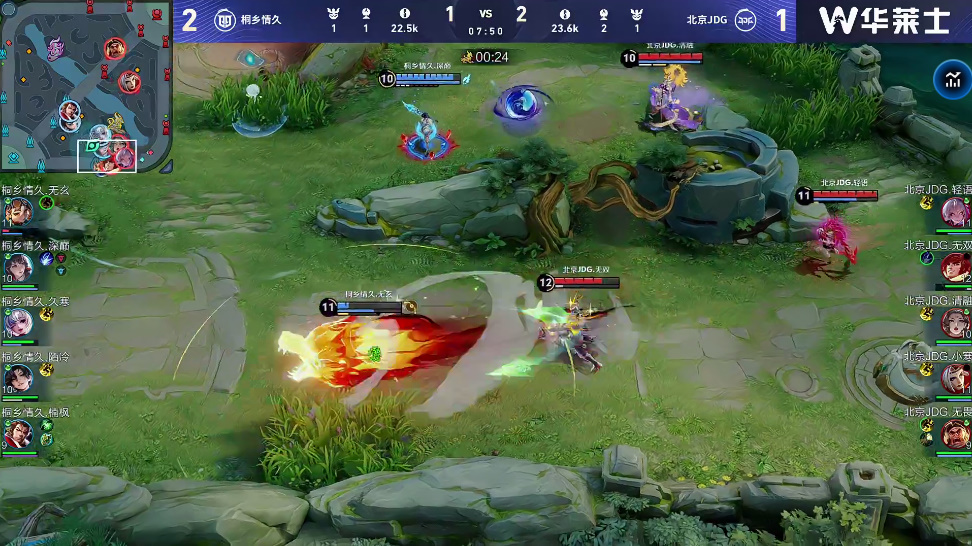972x546 pixels.
Task: Pick 北京JDG.清融 player portrait
Action: (x=954, y=322)
